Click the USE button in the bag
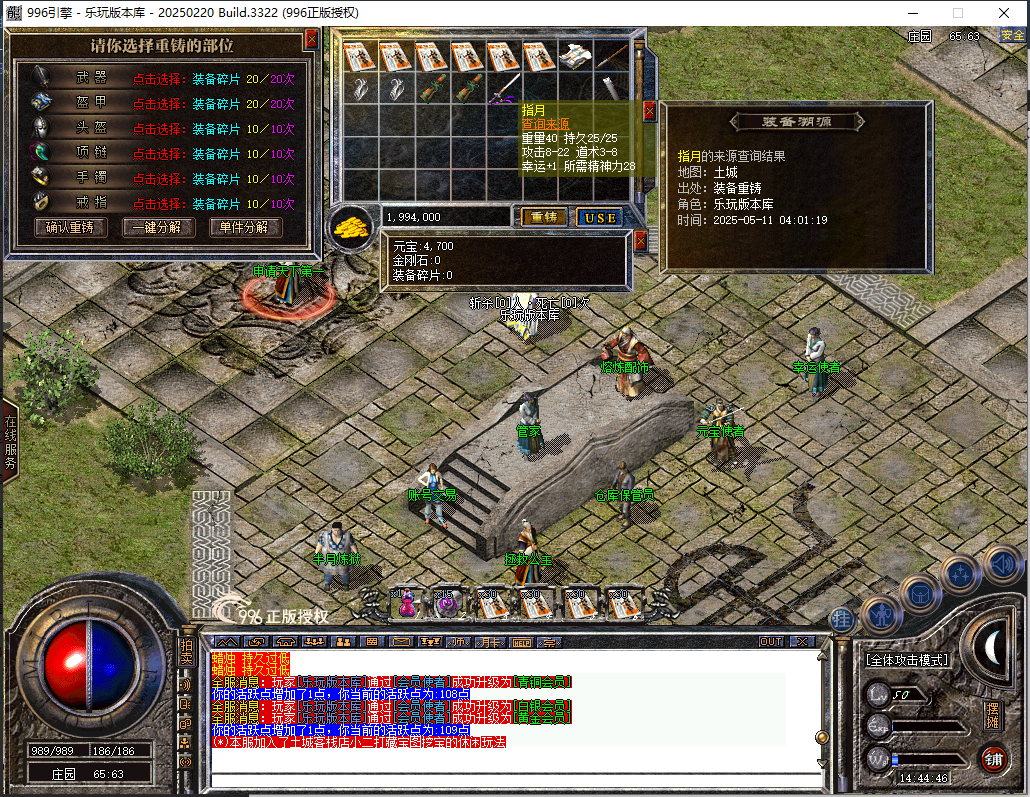This screenshot has height=797, width=1030. [x=600, y=217]
